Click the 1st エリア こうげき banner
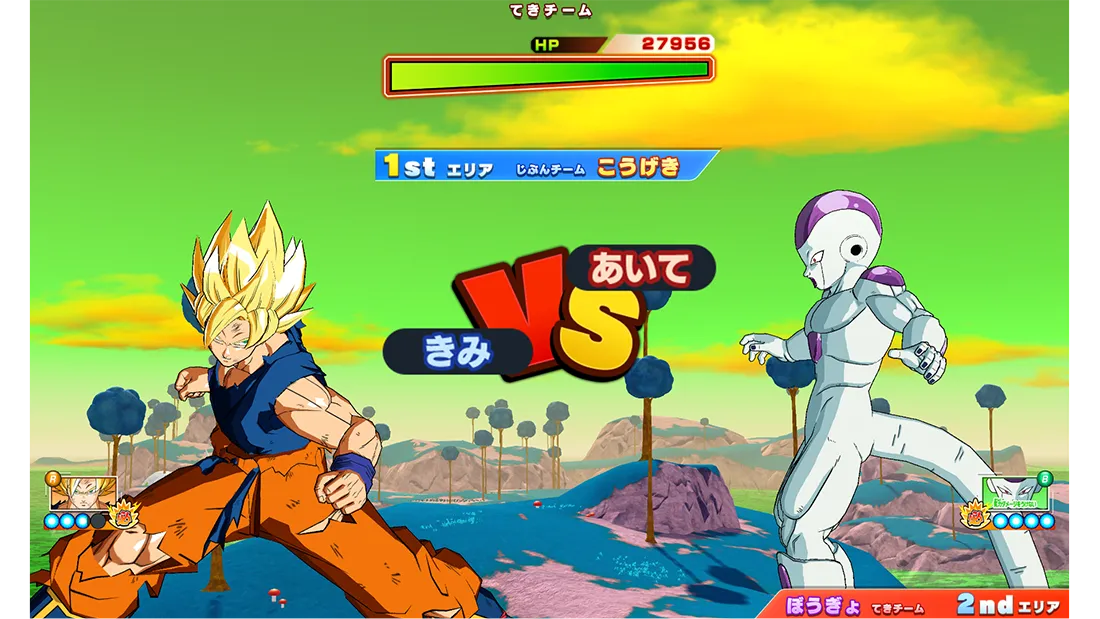Viewport: 1100px width, 619px height. [546, 166]
